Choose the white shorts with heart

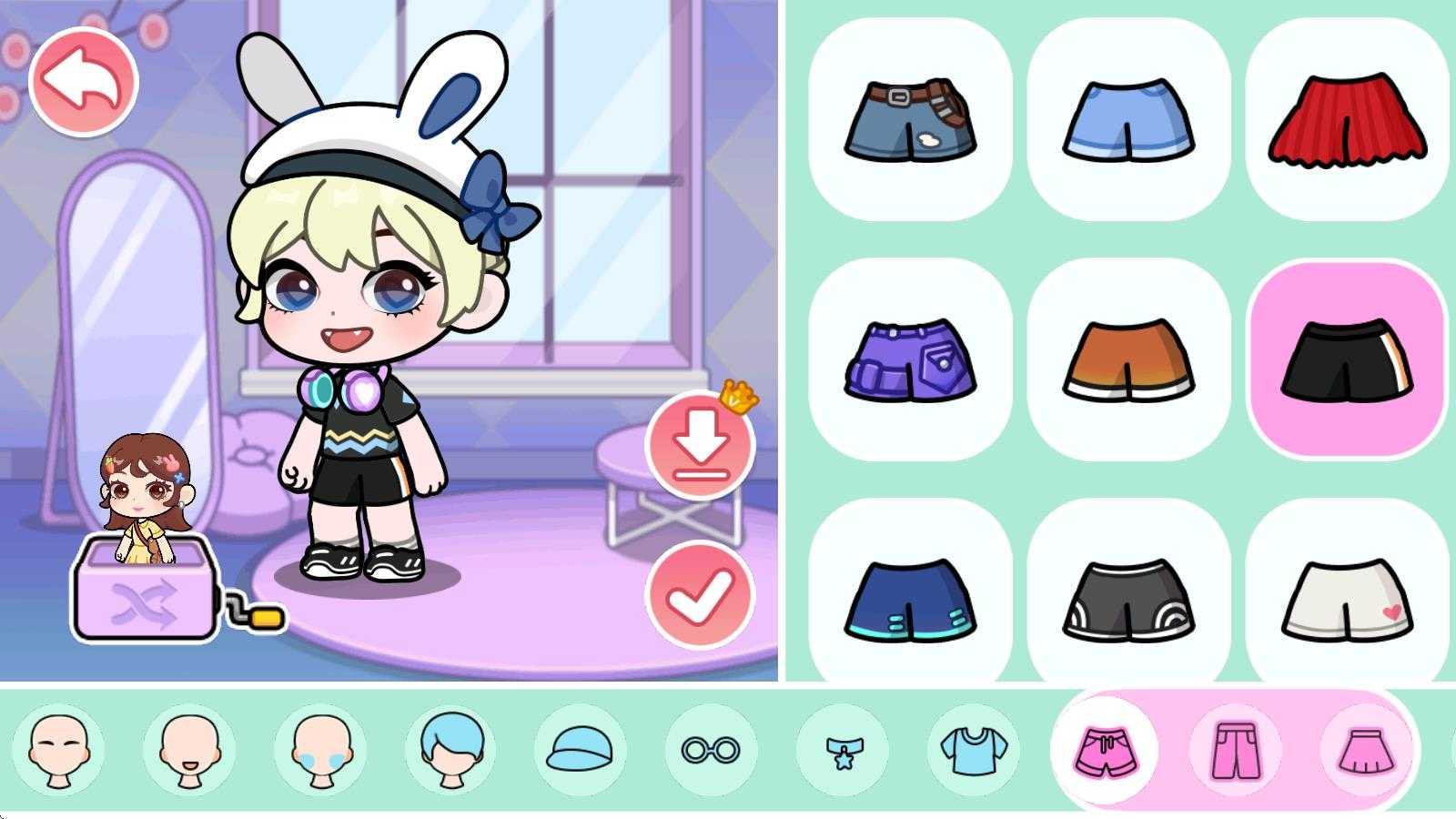1347,601
